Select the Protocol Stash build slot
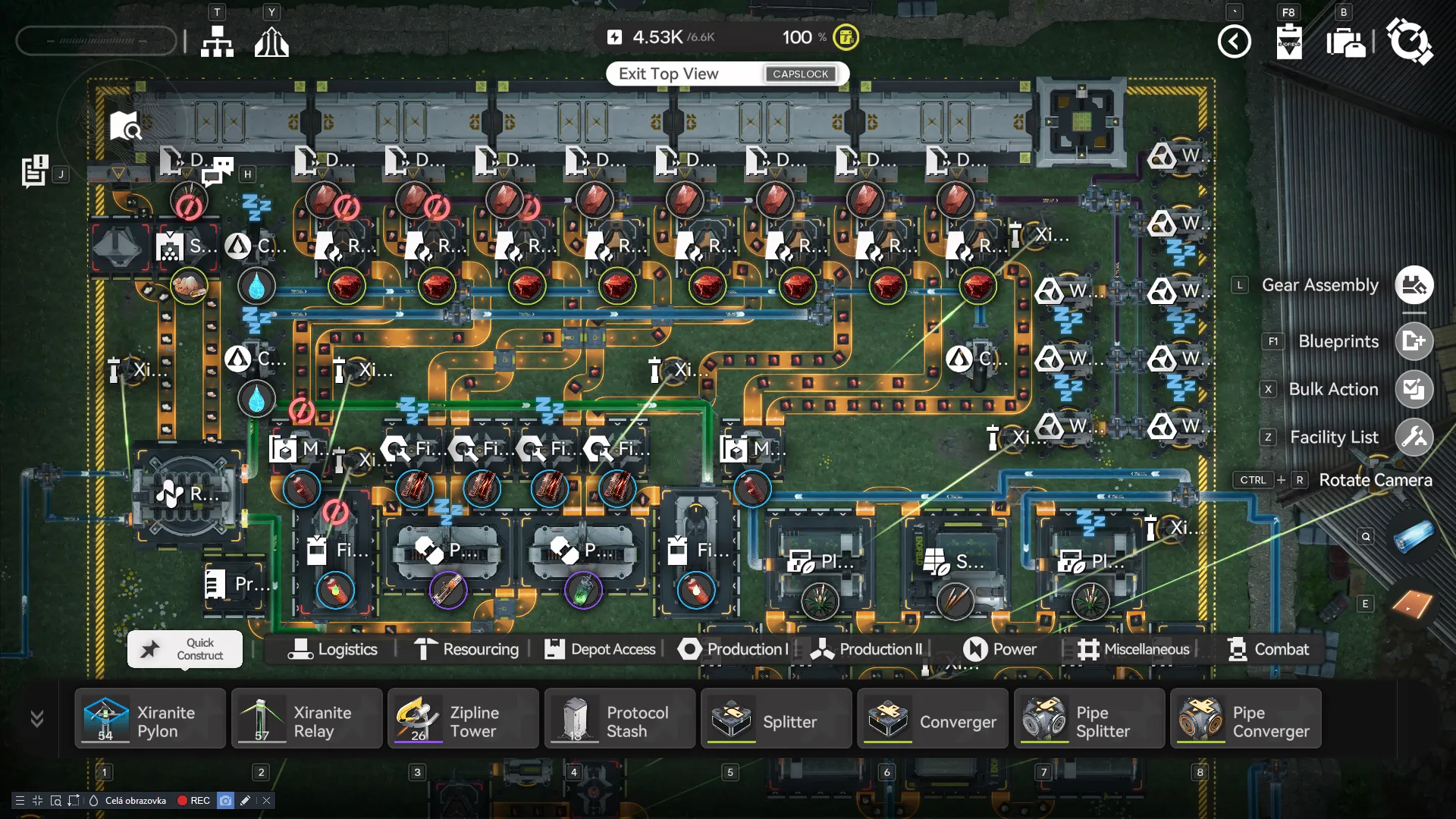The width and height of the screenshot is (1456, 819). 620,719
